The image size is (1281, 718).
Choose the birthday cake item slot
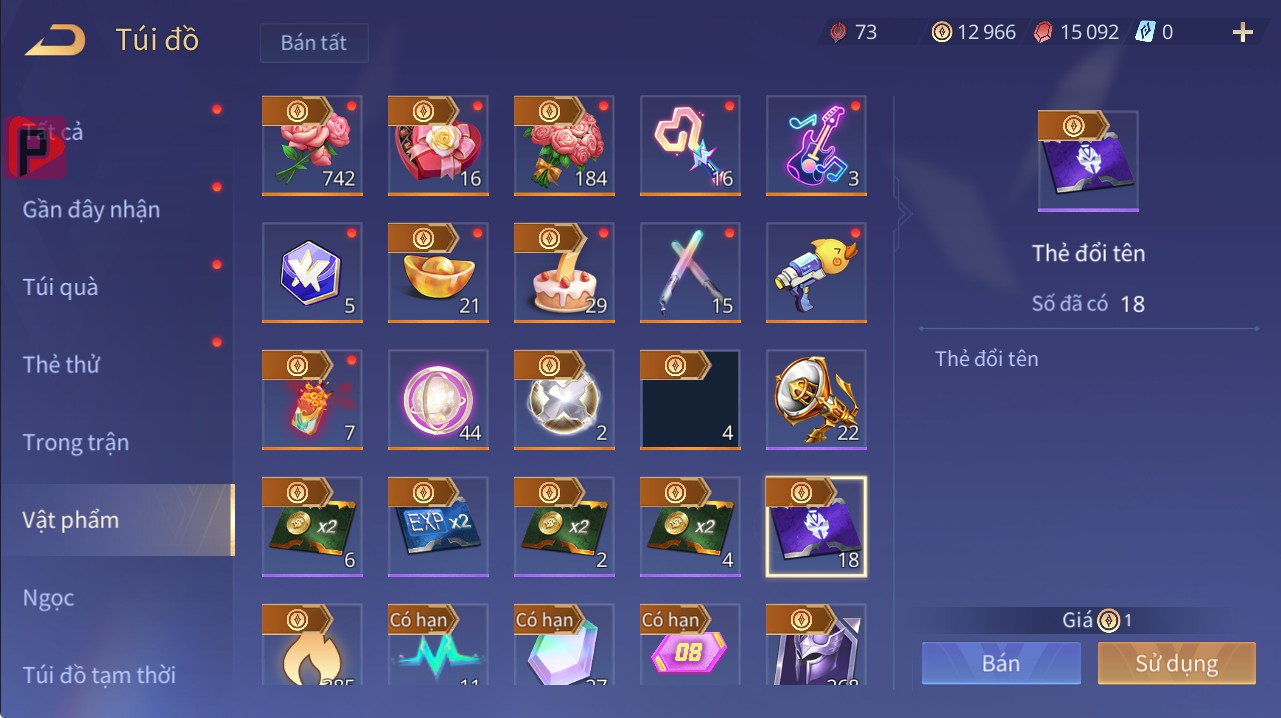pyautogui.click(x=564, y=272)
